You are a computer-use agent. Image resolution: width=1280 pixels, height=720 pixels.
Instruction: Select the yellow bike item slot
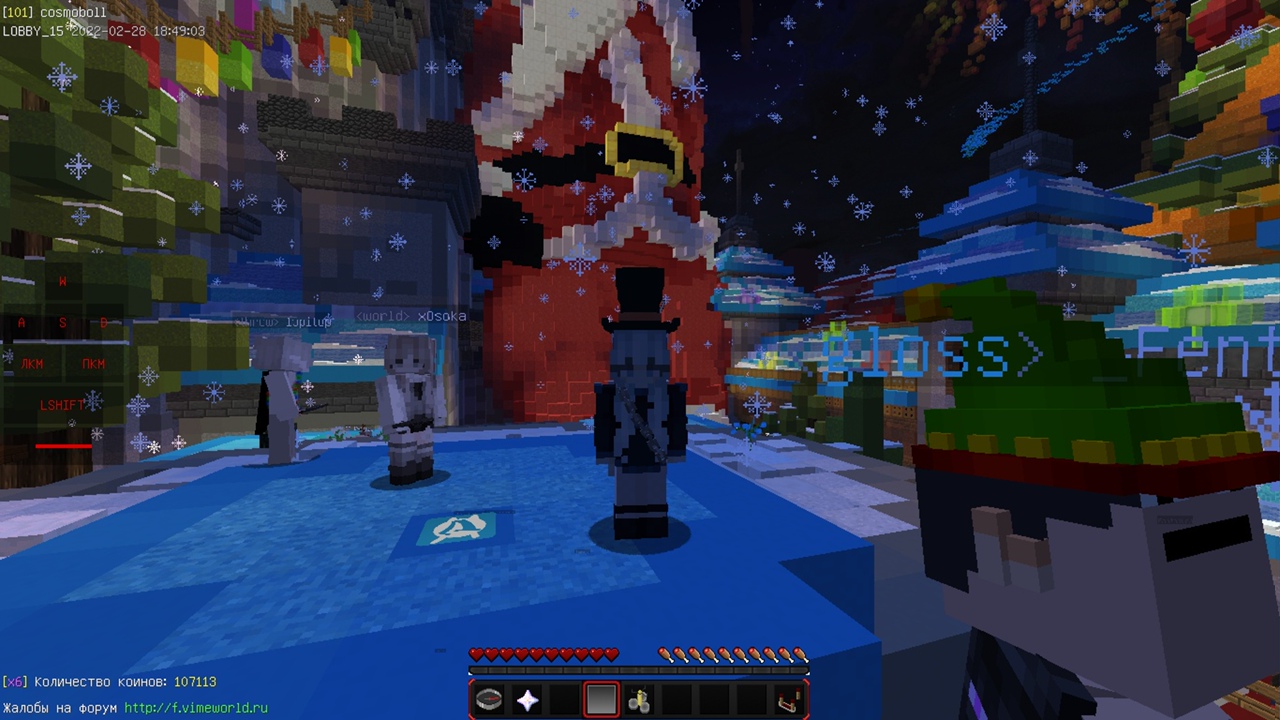[639, 700]
